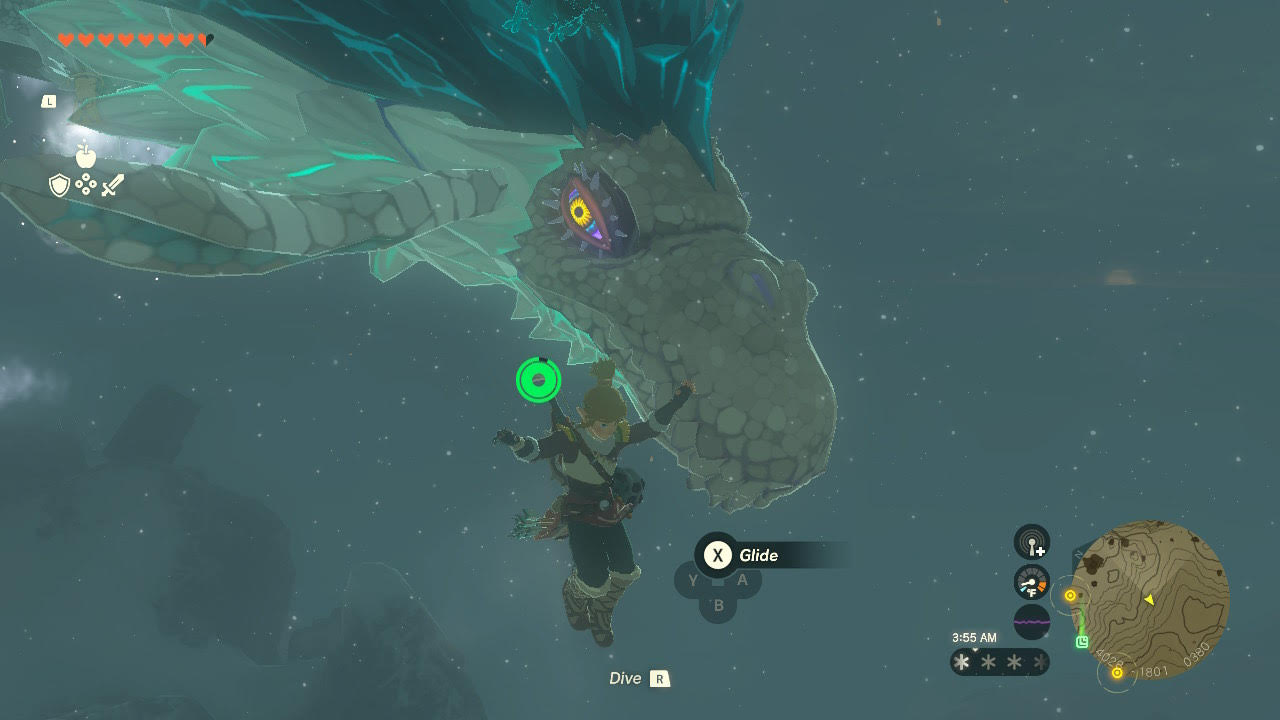Click the Sheikah Sensor icon above the minimap
Image resolution: width=1280 pixels, height=720 pixels.
1031,542
